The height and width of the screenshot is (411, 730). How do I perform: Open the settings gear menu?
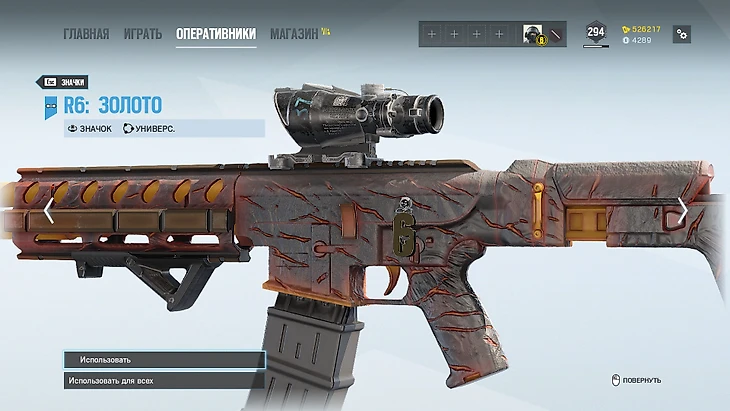tap(682, 34)
